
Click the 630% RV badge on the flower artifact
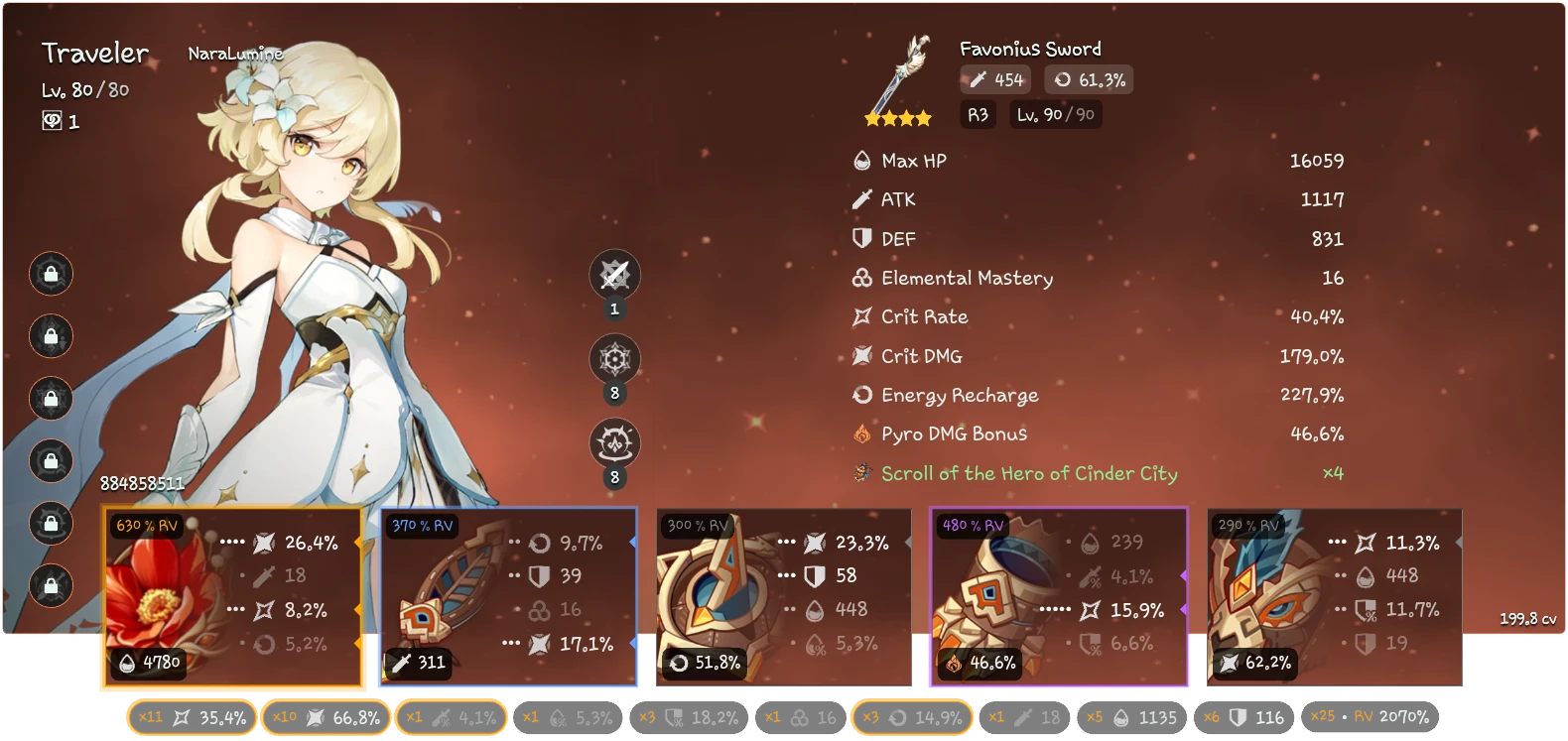point(147,525)
